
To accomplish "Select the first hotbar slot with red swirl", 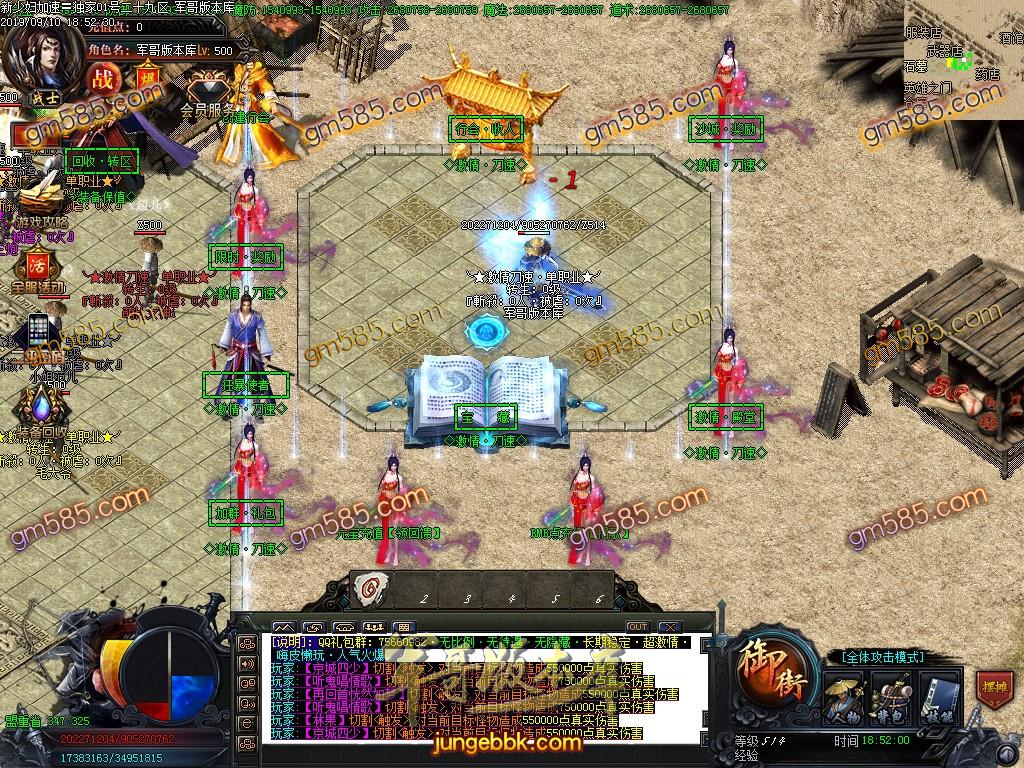I will 373,590.
